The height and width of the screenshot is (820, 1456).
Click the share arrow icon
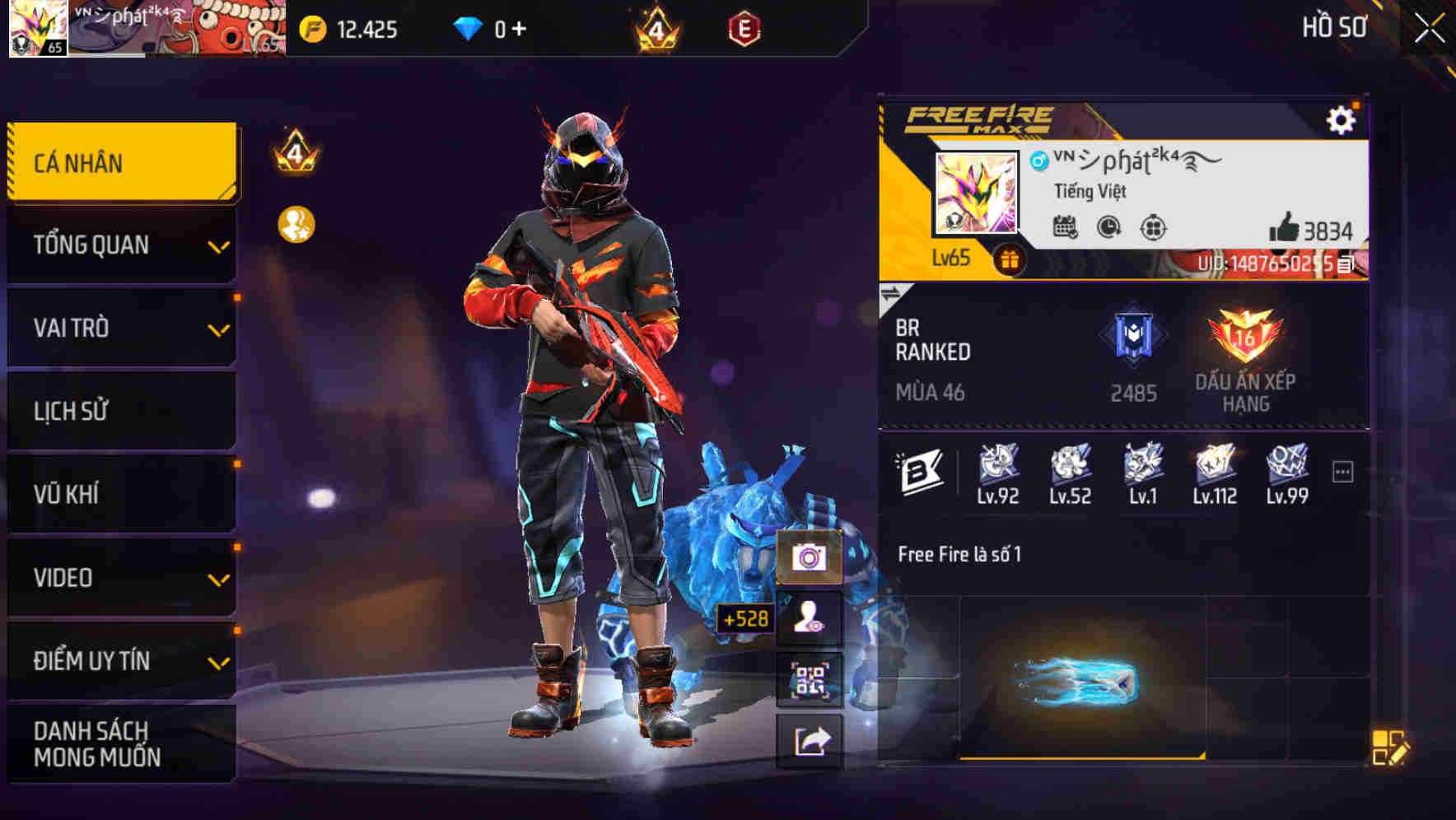[811, 740]
